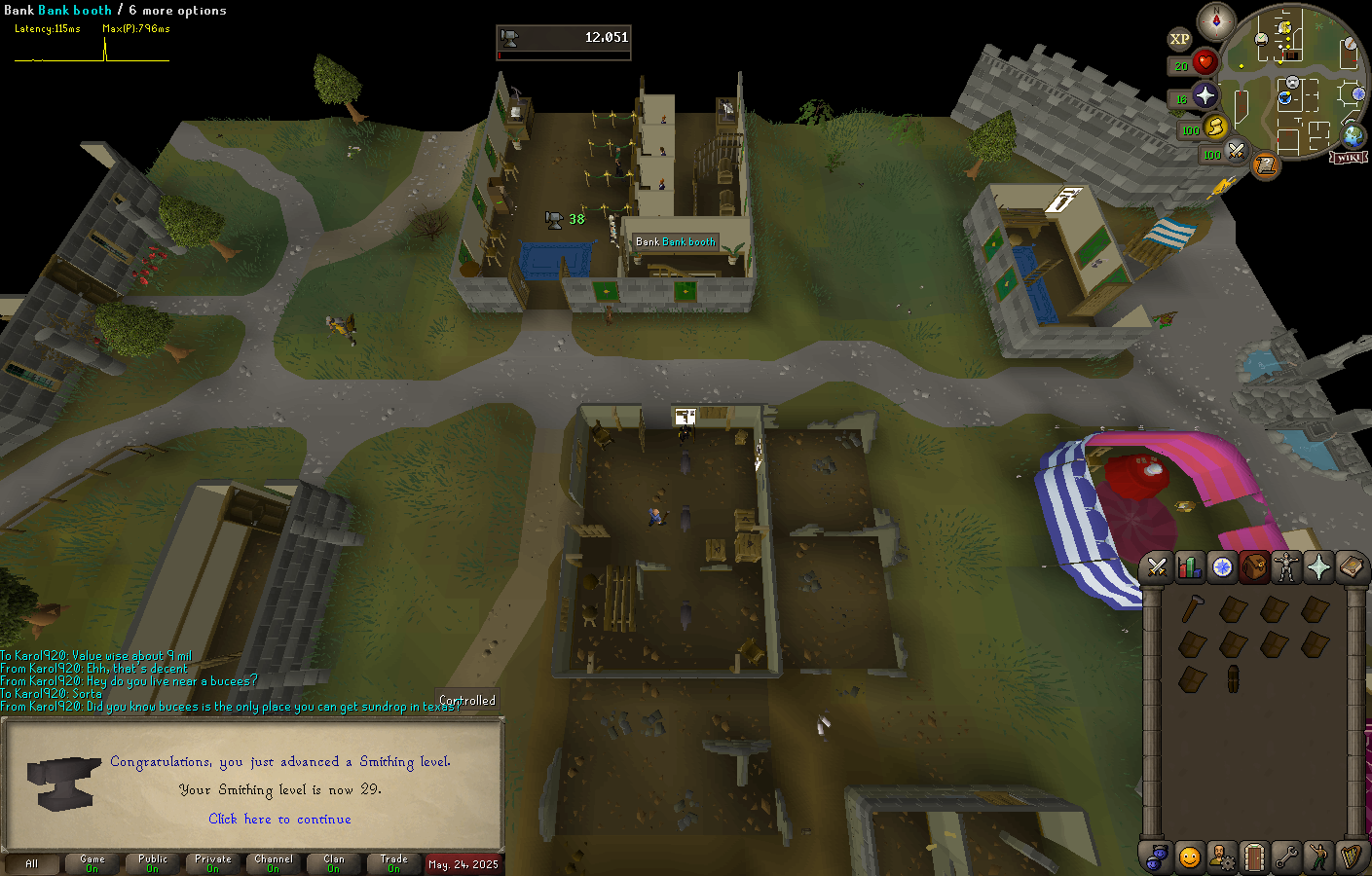Viewport: 1372px width, 876px height.
Task: Open the Music Player harp tab
Action: pos(1351,857)
